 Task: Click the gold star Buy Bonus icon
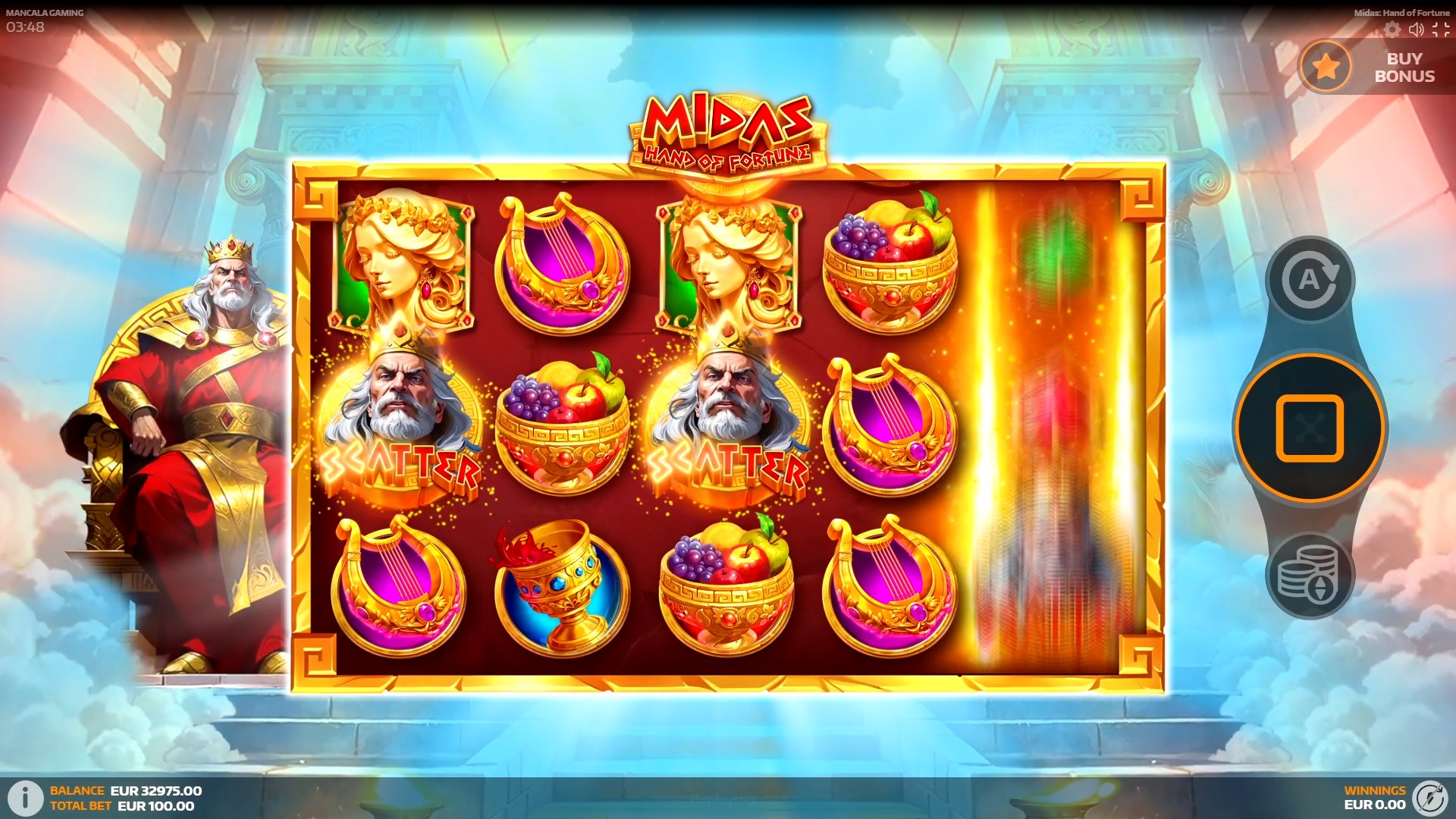pyautogui.click(x=1324, y=67)
